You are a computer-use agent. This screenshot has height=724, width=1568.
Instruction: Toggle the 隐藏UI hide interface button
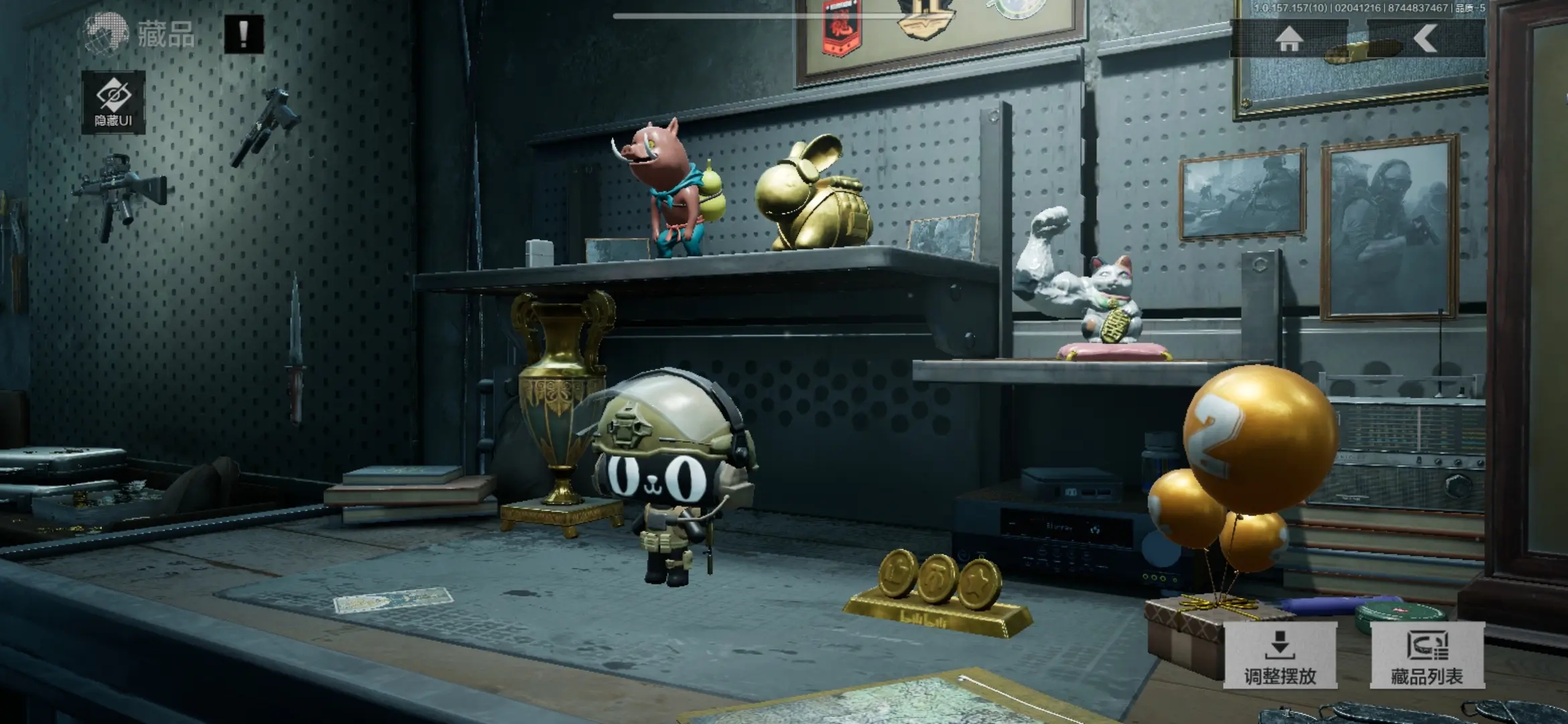pos(113,103)
